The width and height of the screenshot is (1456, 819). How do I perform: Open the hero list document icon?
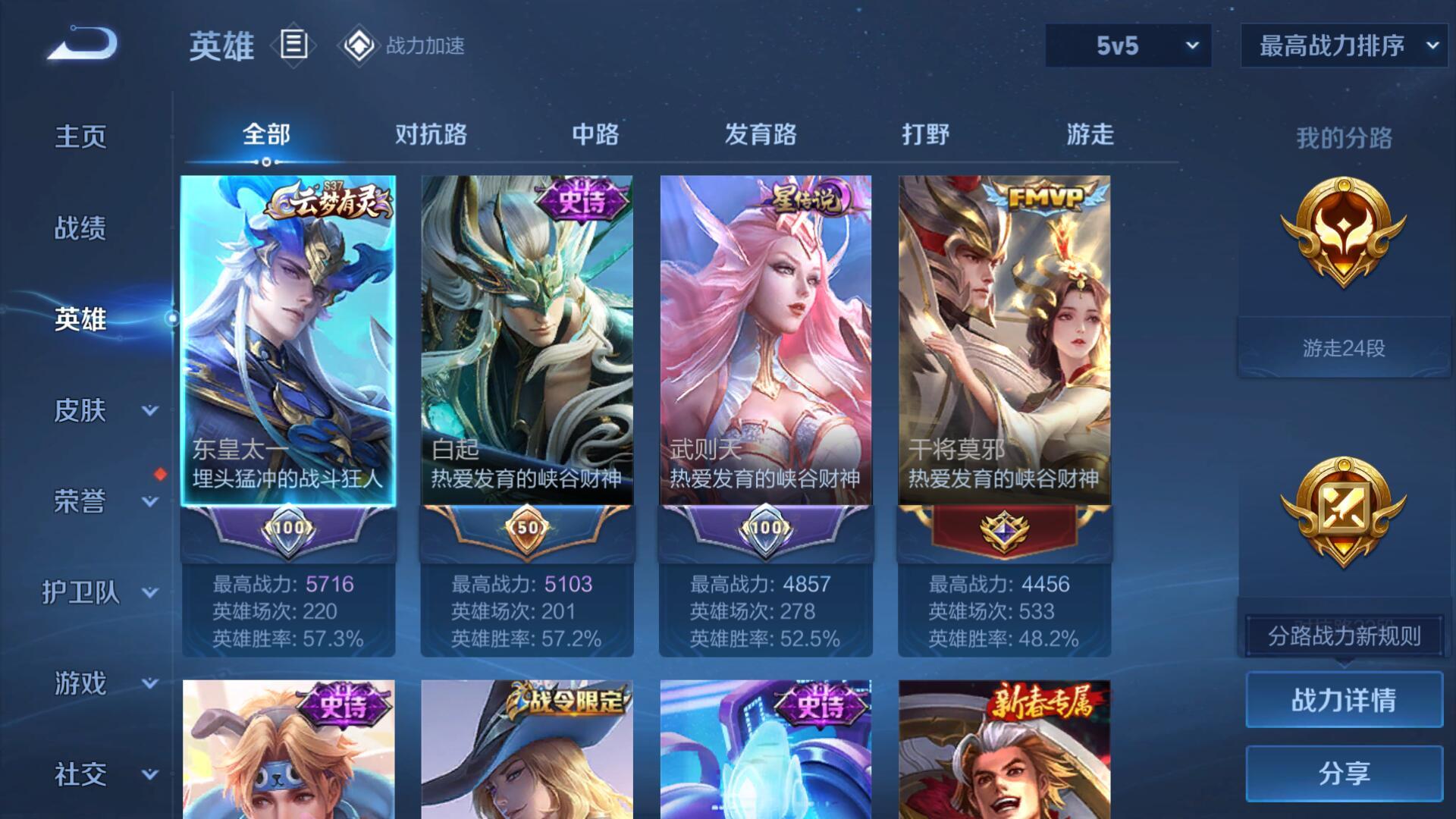click(x=294, y=45)
